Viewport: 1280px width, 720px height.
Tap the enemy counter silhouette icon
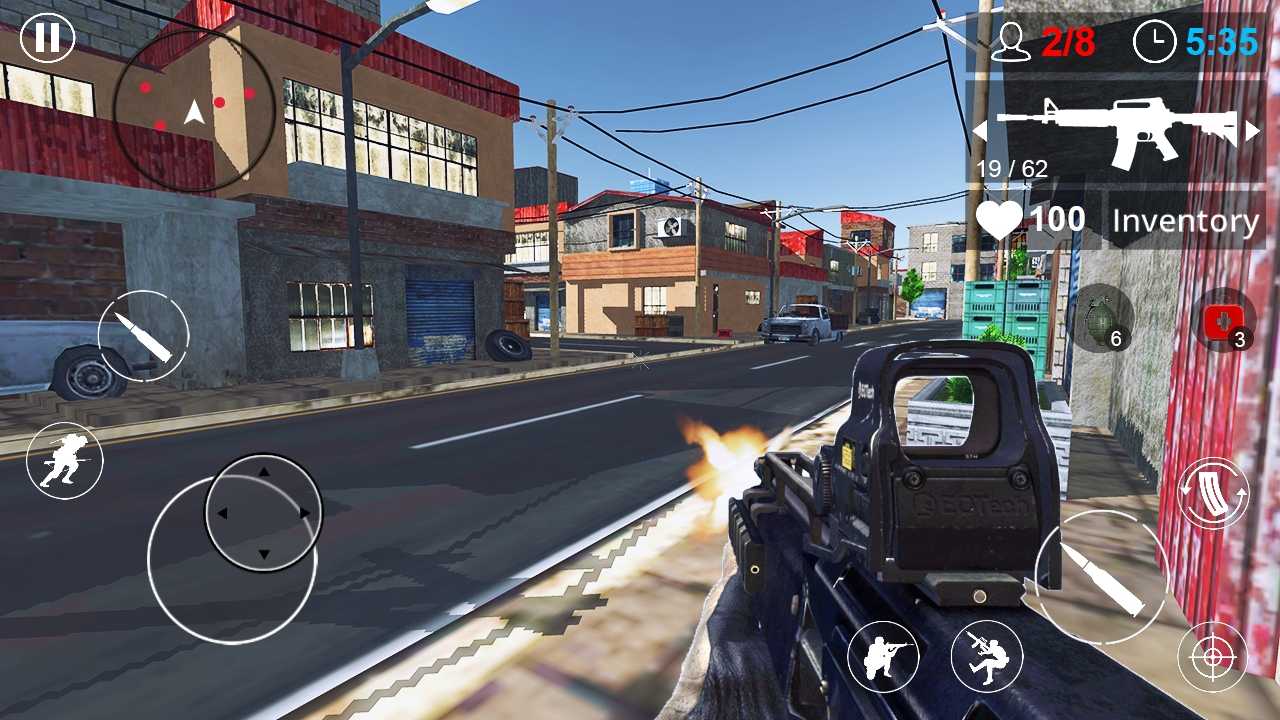[1011, 43]
